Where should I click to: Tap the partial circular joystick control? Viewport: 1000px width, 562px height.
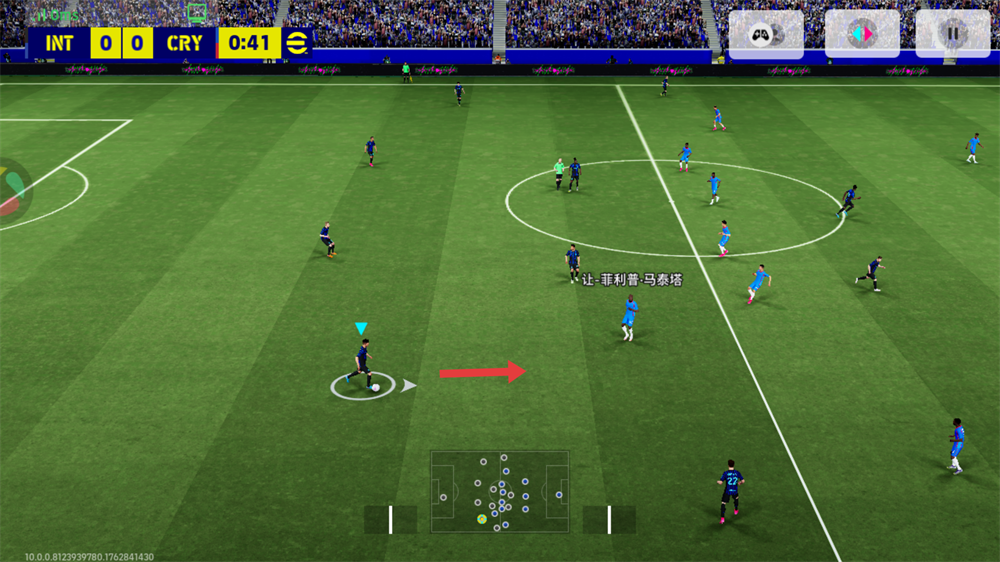click(x=14, y=188)
